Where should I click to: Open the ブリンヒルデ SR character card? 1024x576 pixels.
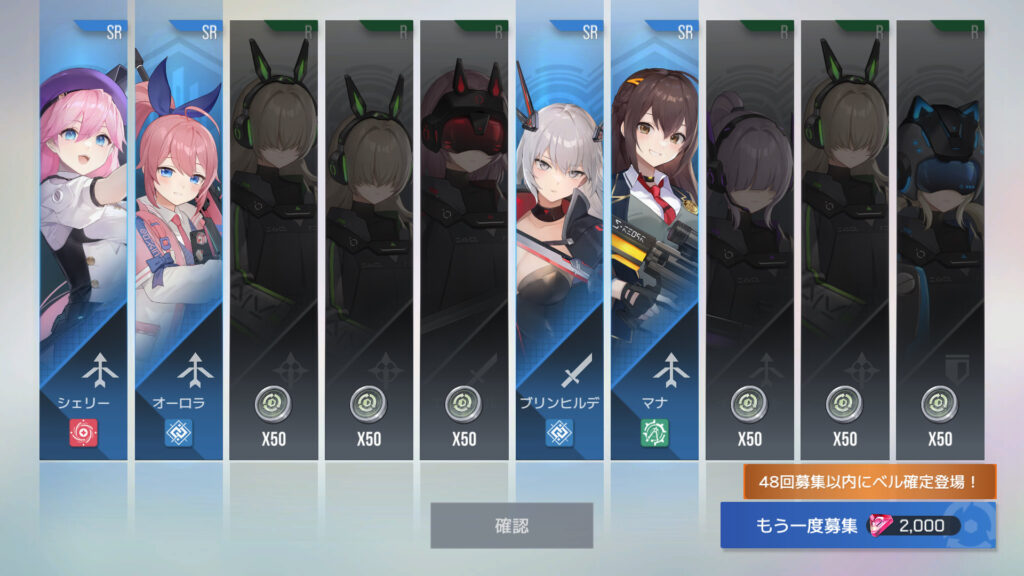(559, 240)
